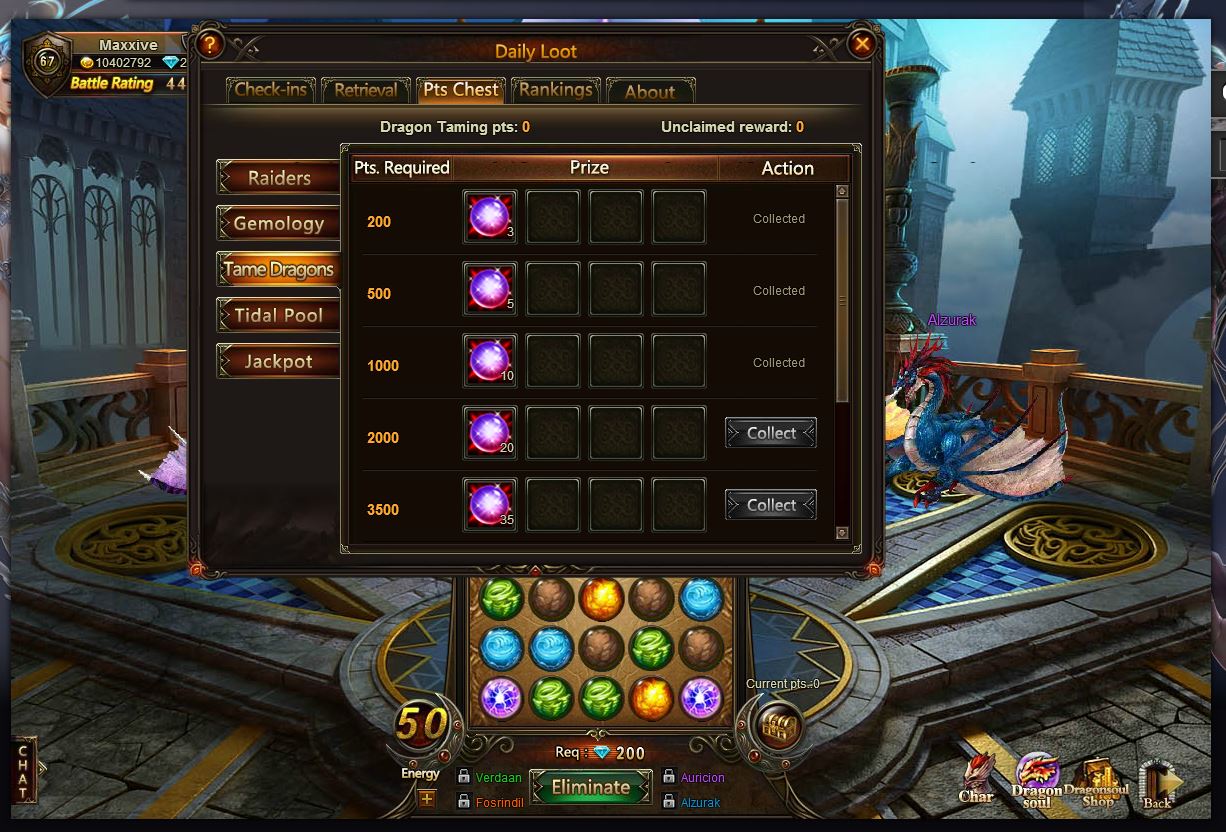Collect the 2000 points reward

click(771, 433)
